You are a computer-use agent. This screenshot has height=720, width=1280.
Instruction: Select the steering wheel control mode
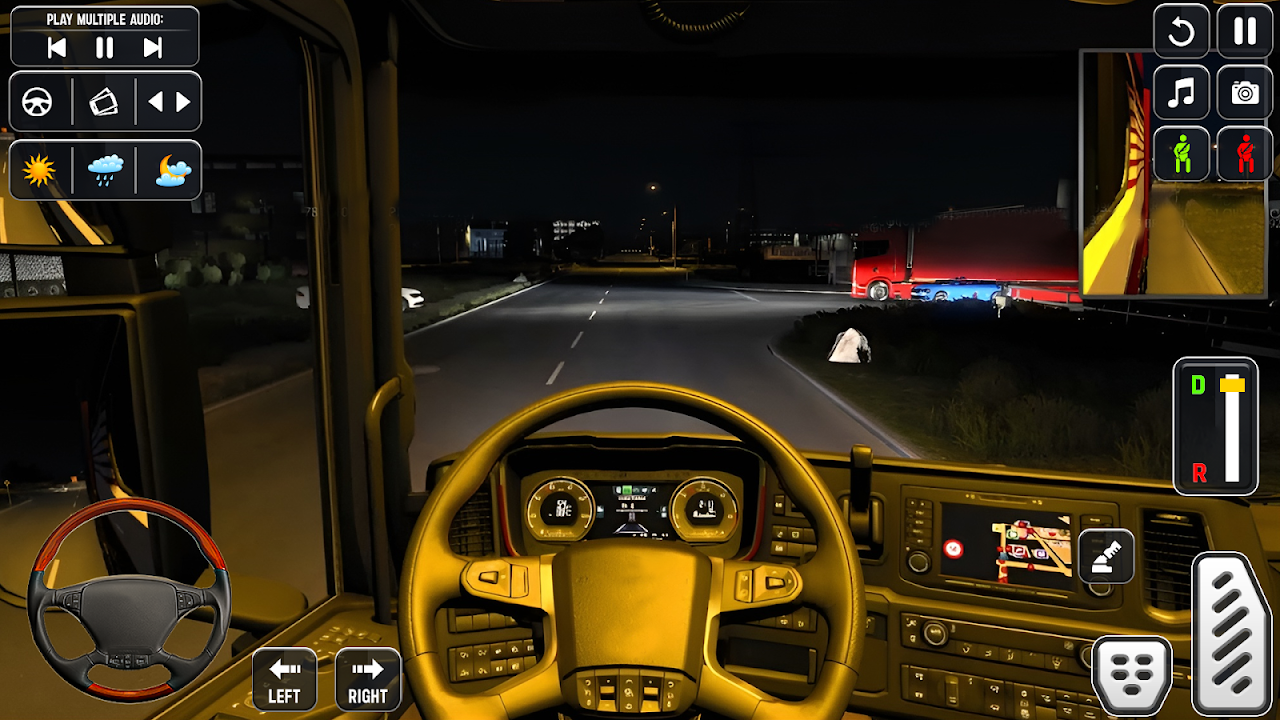[x=38, y=102]
